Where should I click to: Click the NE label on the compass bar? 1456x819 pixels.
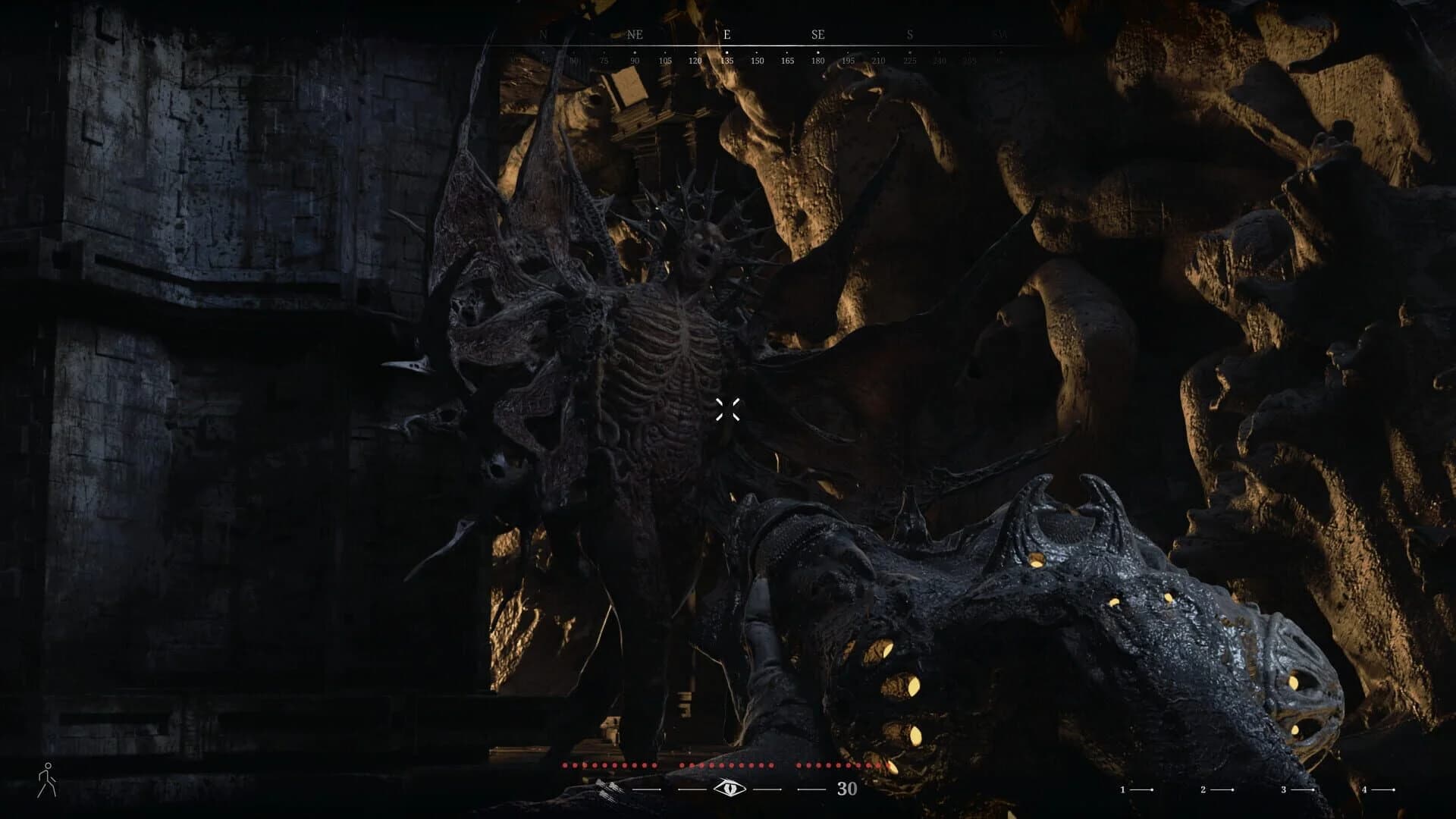point(635,33)
